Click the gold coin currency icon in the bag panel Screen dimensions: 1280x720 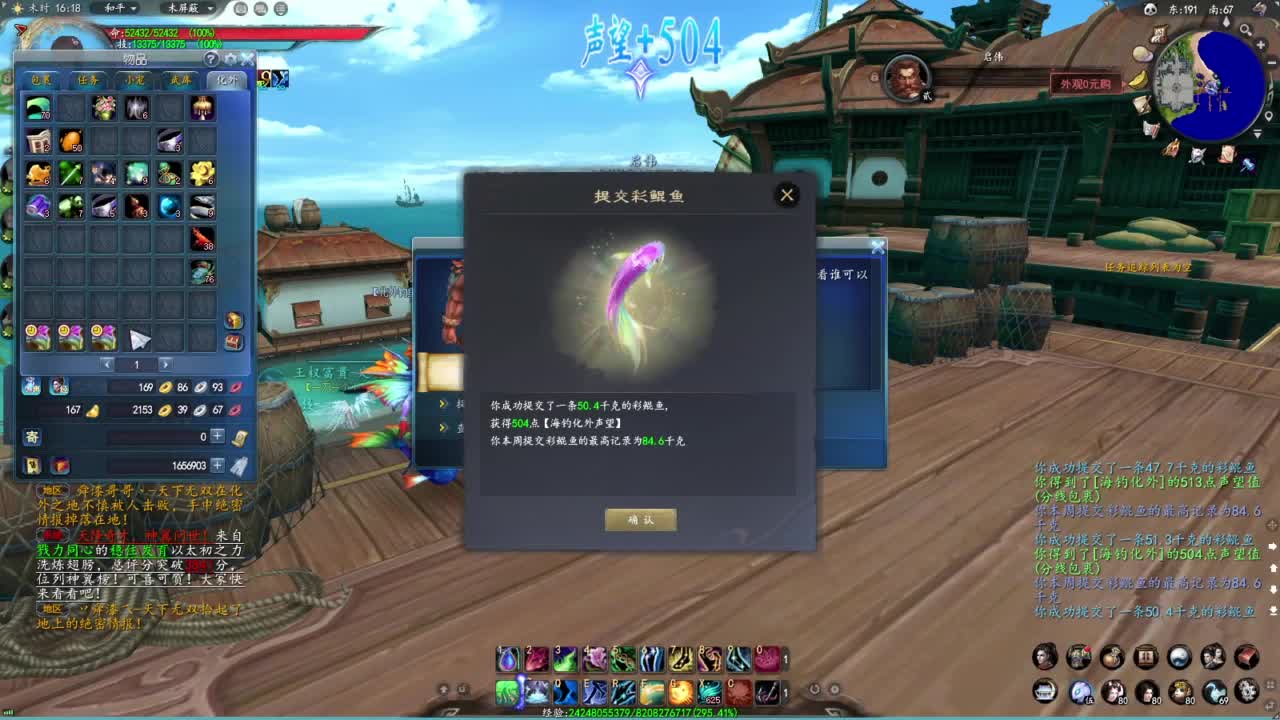[164, 385]
